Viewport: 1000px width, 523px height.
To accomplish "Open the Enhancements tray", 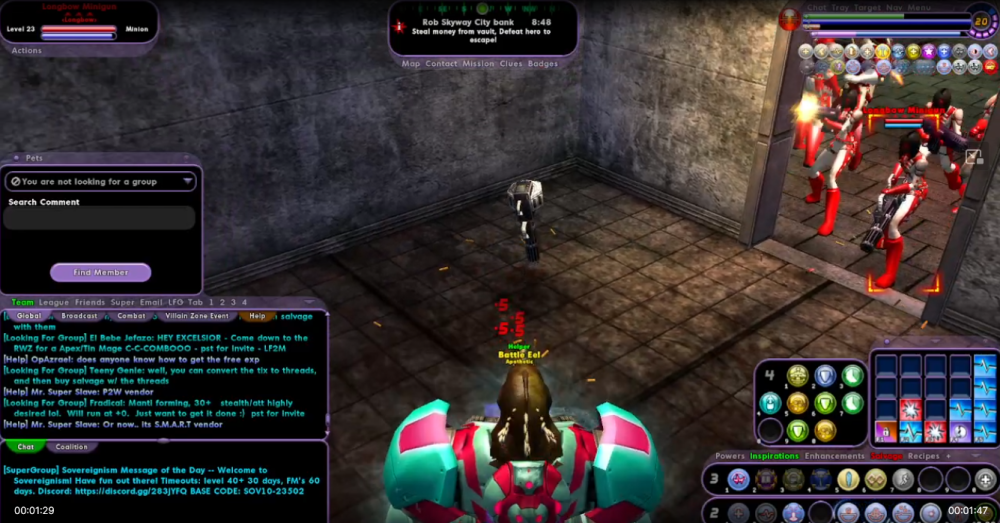I will [835, 456].
